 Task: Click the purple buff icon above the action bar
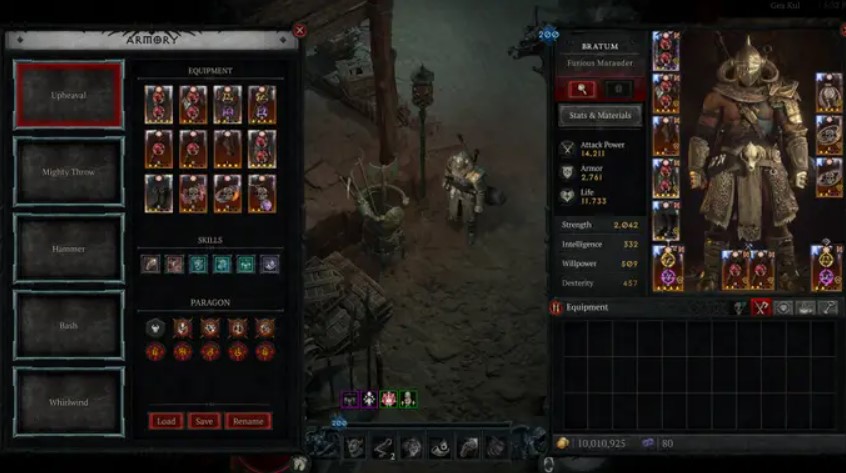pyautogui.click(x=351, y=399)
